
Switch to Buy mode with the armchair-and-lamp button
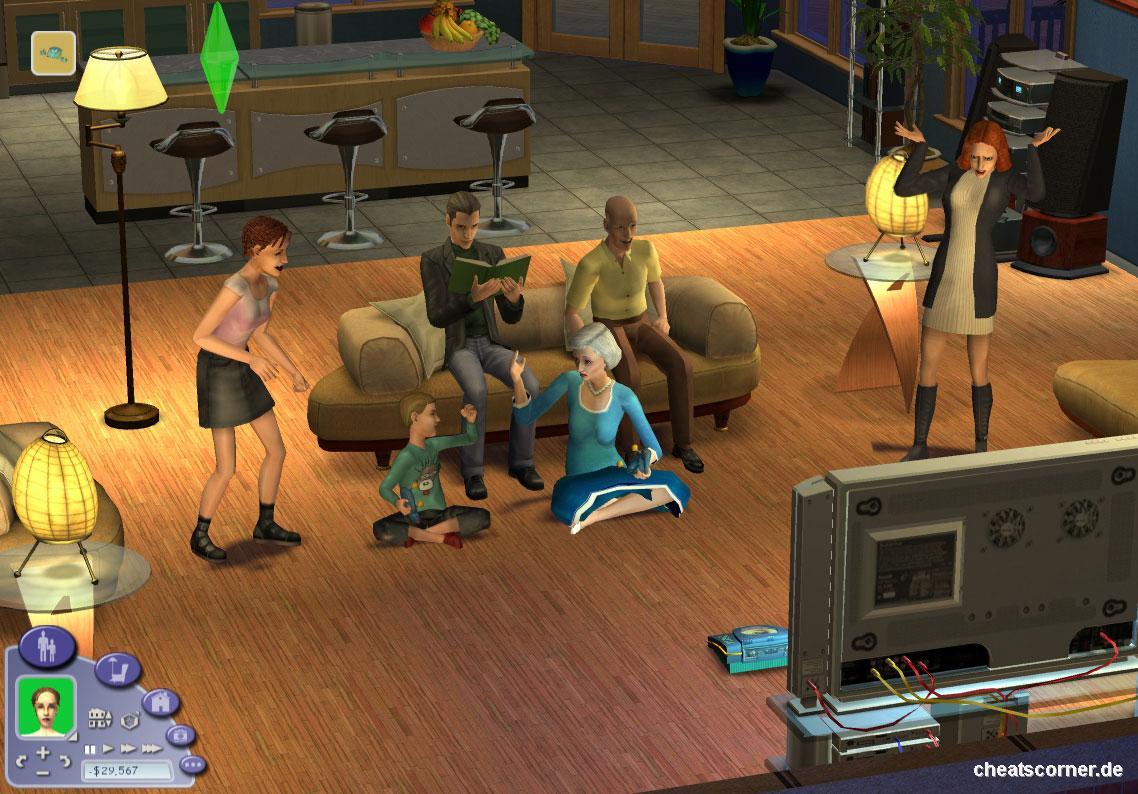click(x=118, y=669)
